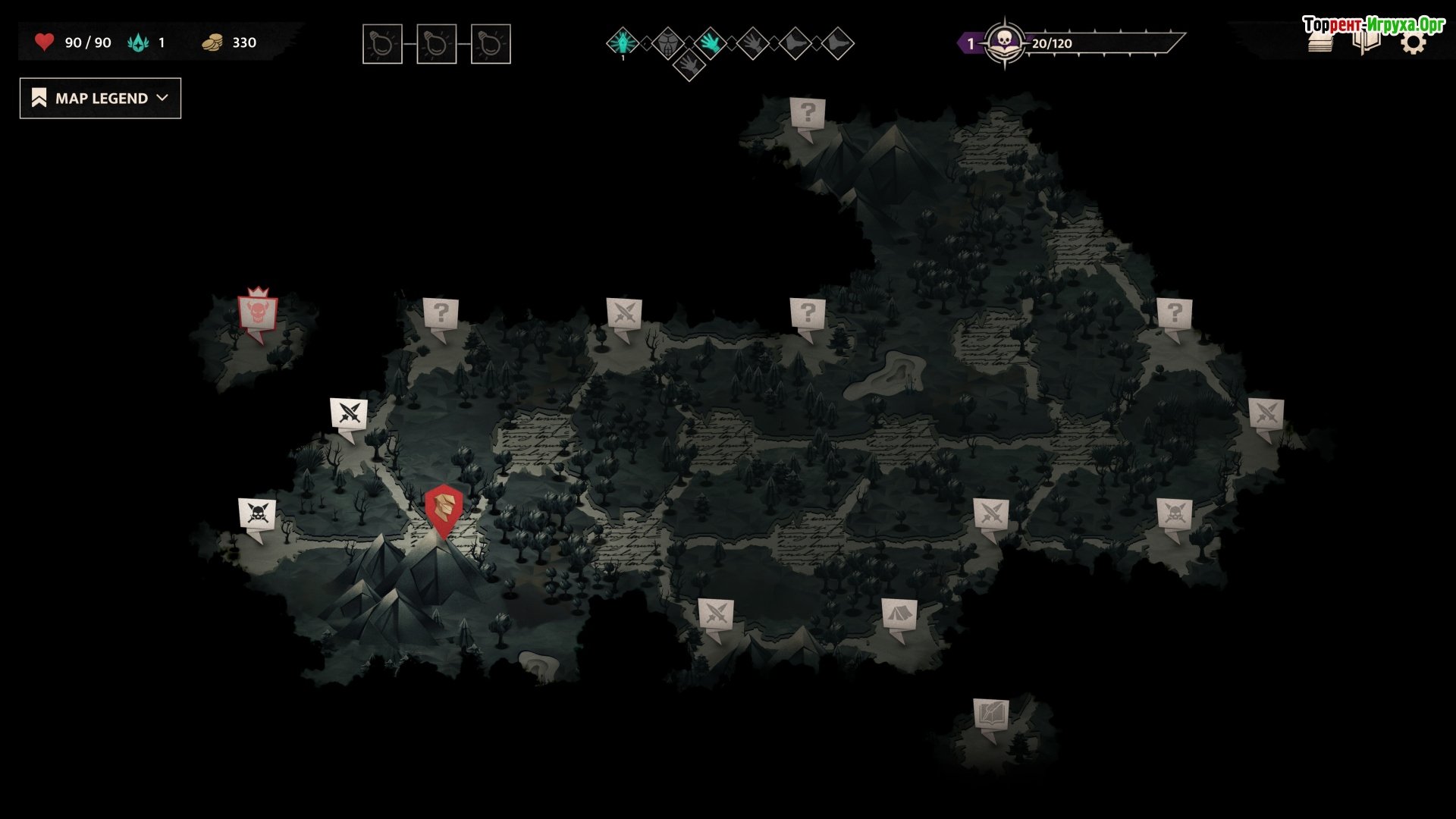Open the open-book journal icon
The width and height of the screenshot is (1456, 819).
(x=1366, y=44)
